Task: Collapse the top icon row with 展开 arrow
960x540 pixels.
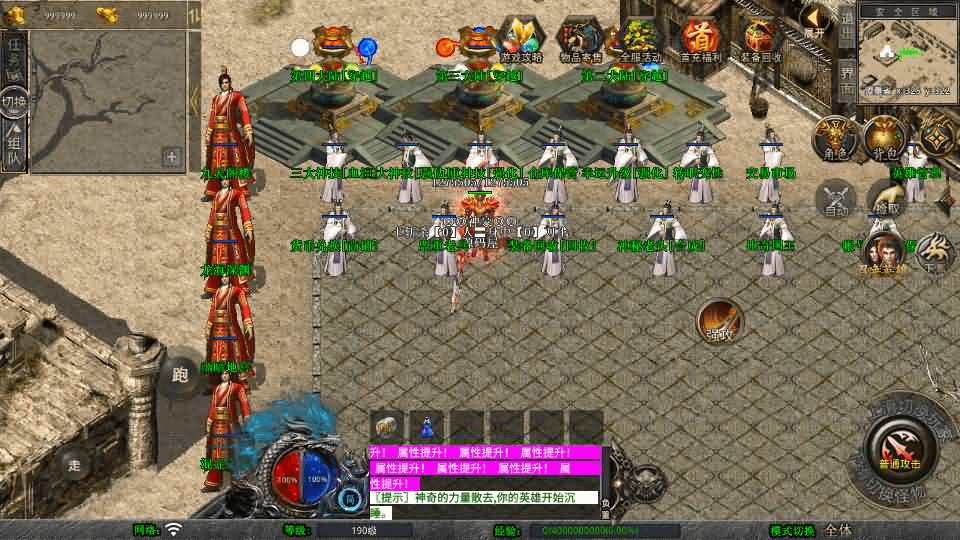Action: [x=817, y=21]
